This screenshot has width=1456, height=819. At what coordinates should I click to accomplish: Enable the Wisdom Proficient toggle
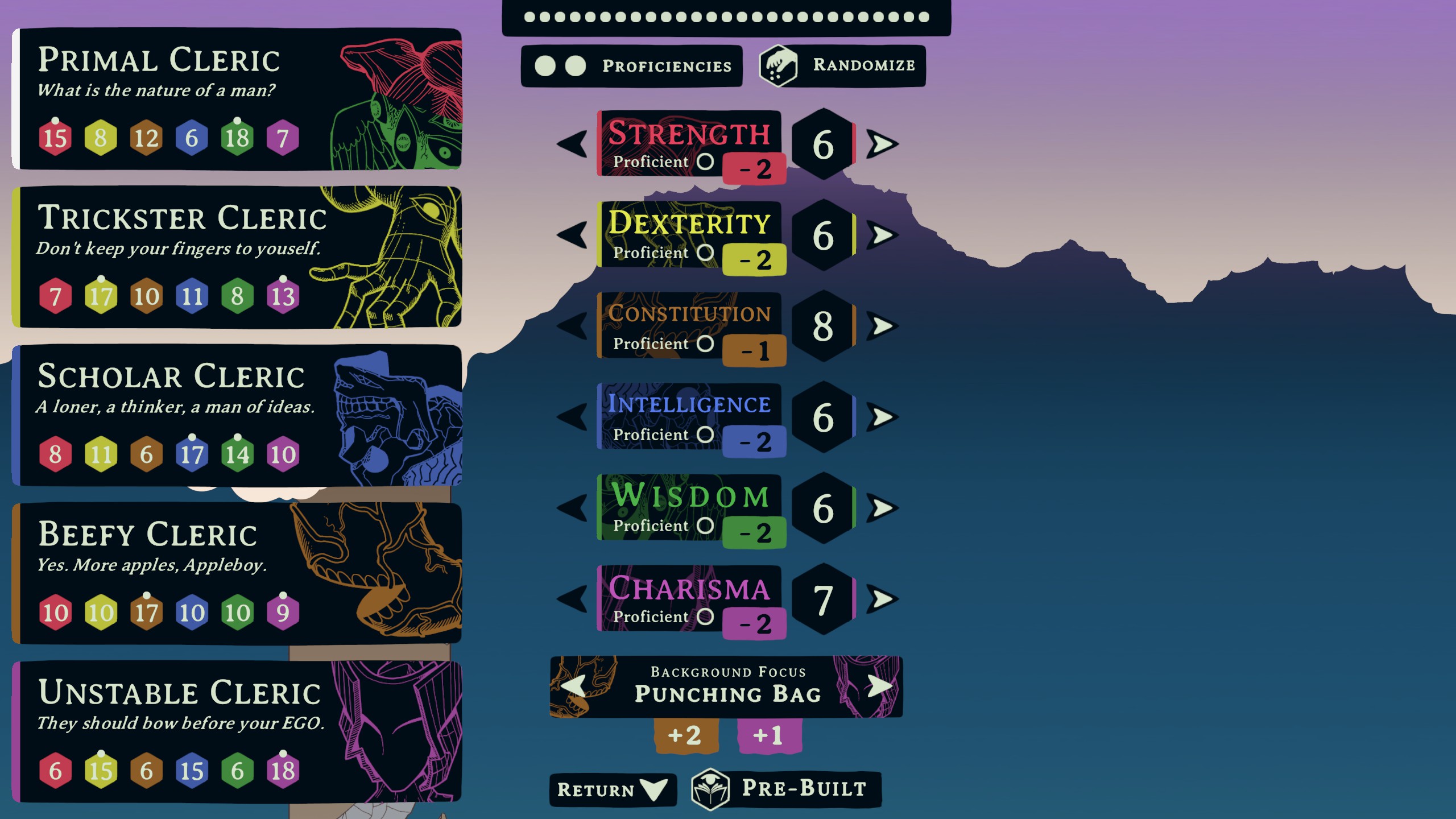(x=705, y=525)
